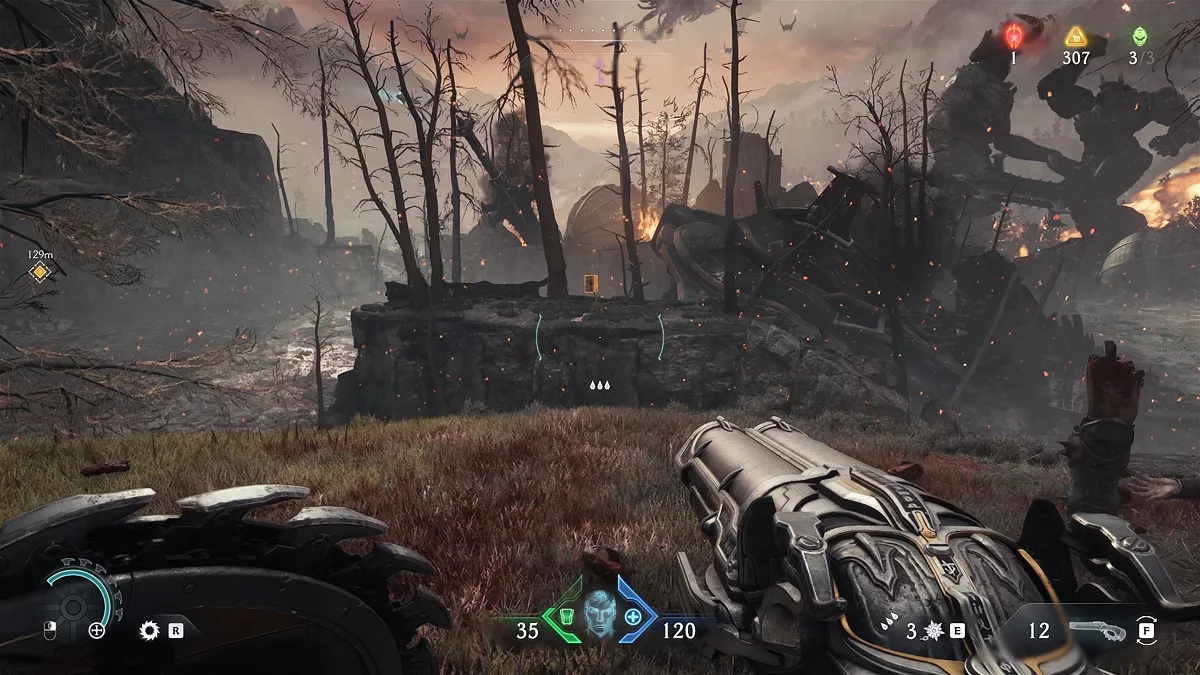
Task: Click the blue health cross icon
Action: pos(633,619)
